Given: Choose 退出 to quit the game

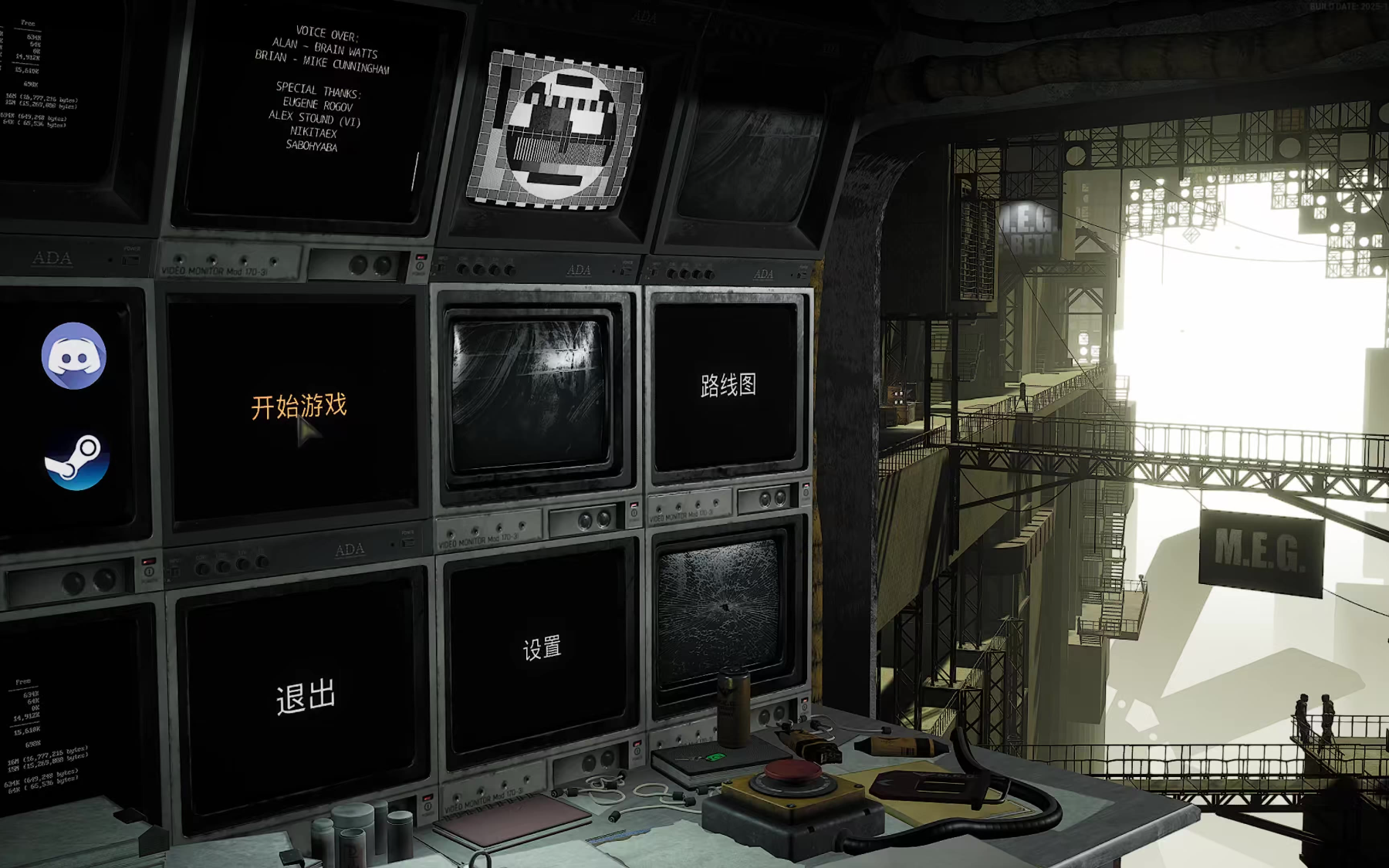Looking at the screenshot, I should 306,697.
